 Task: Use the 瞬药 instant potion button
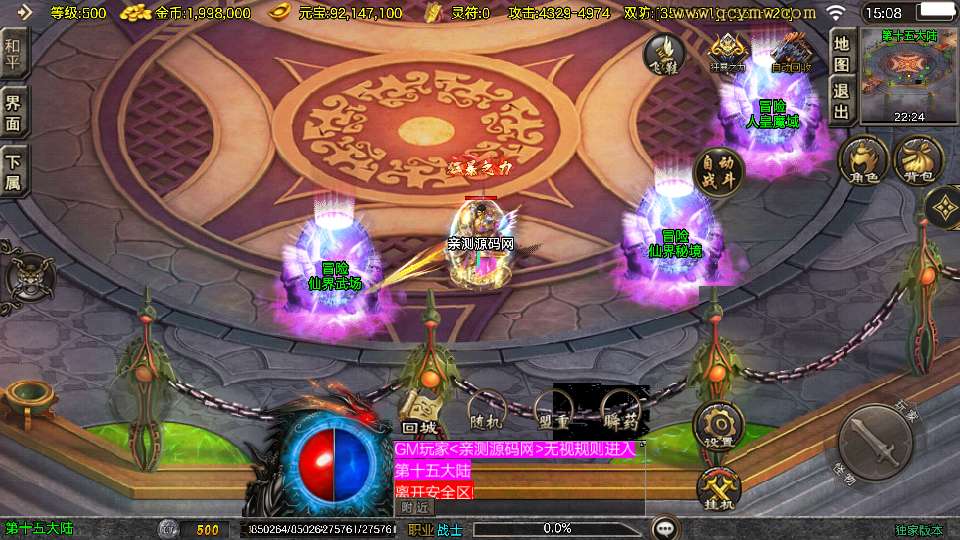click(x=620, y=409)
